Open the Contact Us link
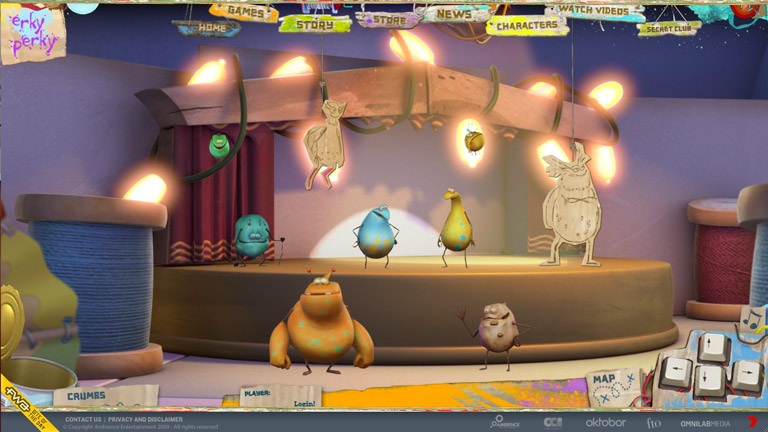The image size is (768, 432). [x=83, y=420]
